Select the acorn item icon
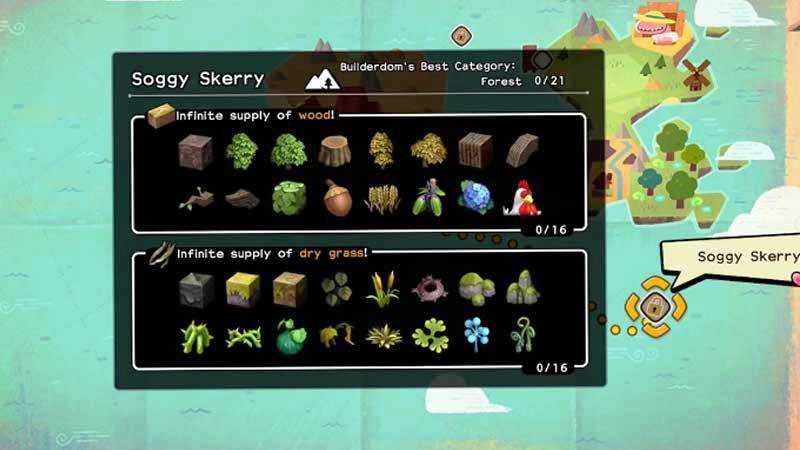Screen dimensions: 800x450 [x=337, y=197]
